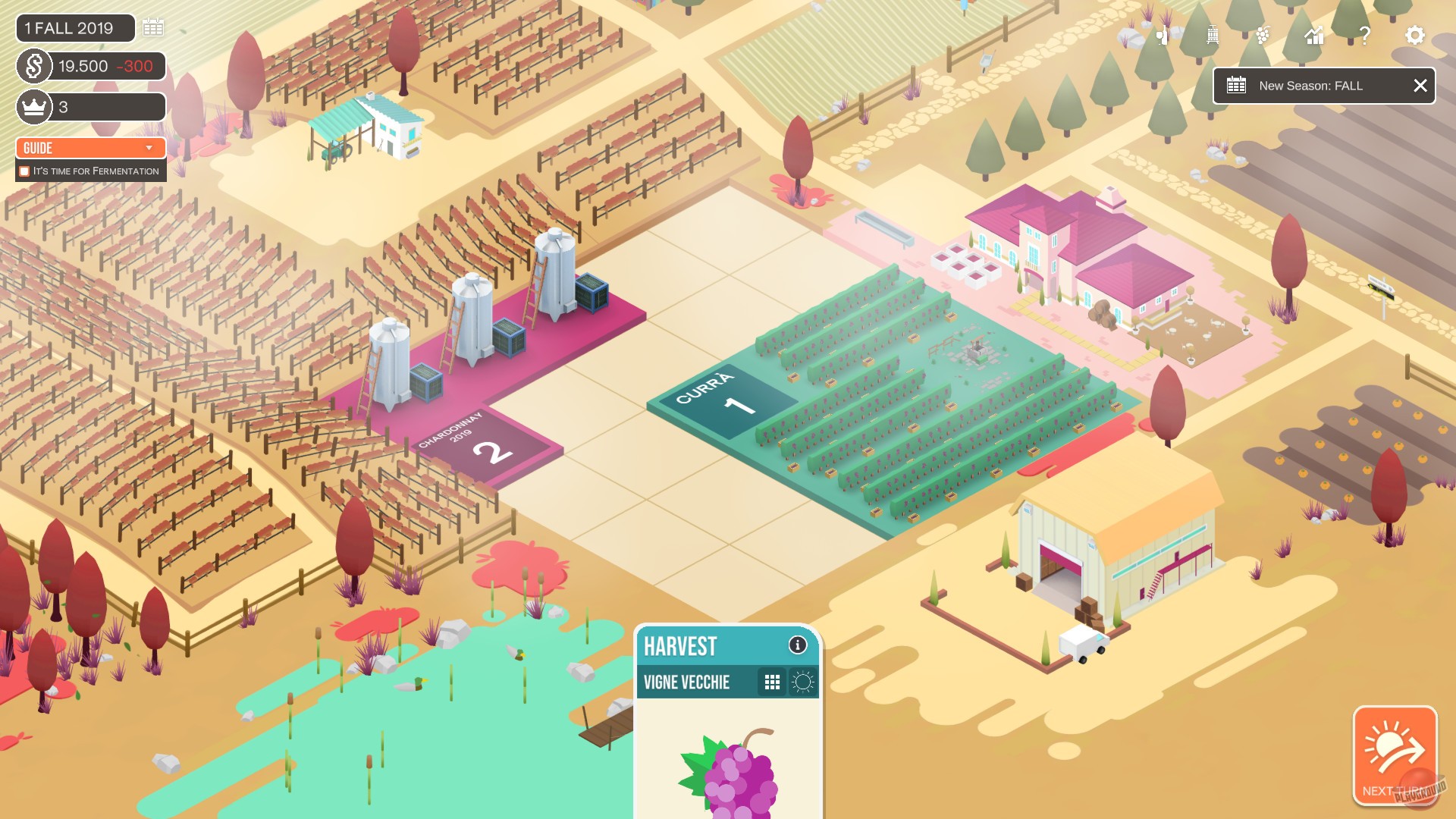The width and height of the screenshot is (1456, 819).
Task: Open the grapes inventory icon
Action: tap(1262, 35)
